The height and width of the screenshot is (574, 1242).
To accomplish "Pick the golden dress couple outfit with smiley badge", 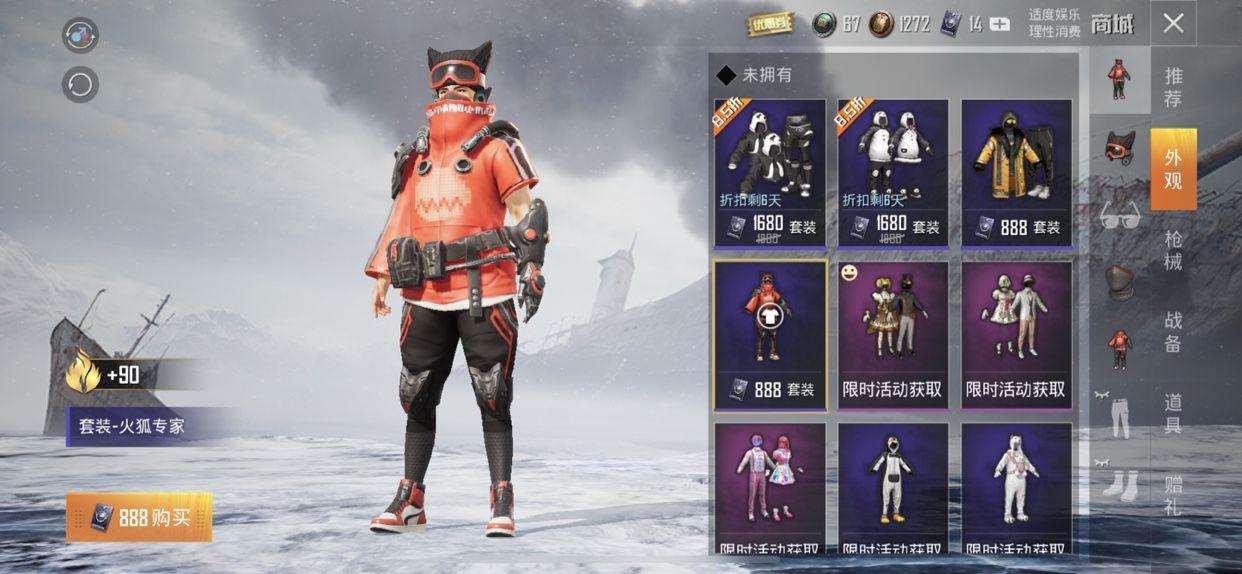I will tap(893, 335).
